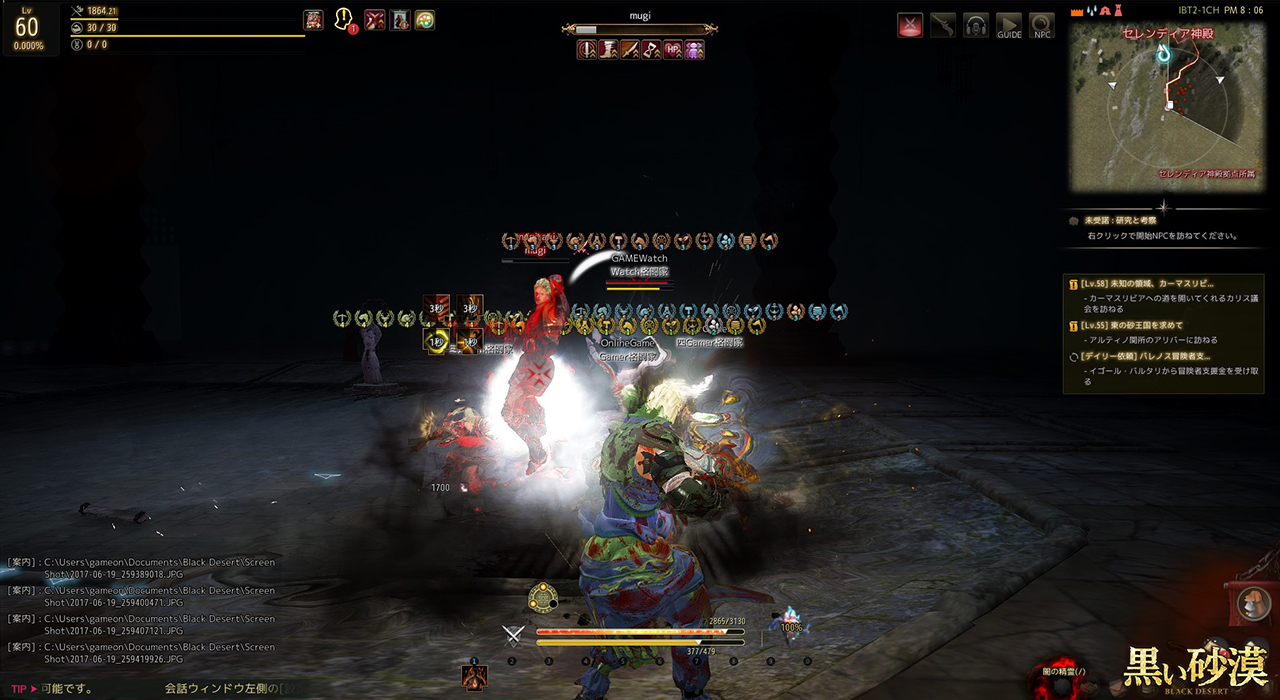Viewport: 1280px width, 700px height.
Task: Click the colour palette icon
Action: [425, 19]
